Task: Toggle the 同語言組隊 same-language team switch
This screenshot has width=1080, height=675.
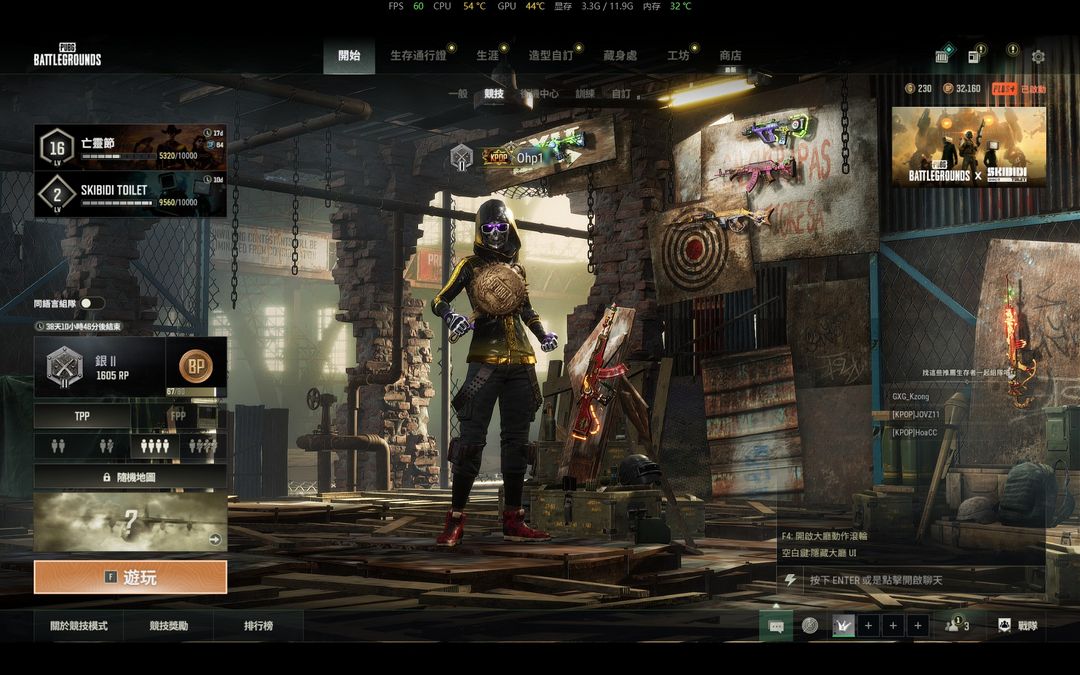Action: pos(92,303)
